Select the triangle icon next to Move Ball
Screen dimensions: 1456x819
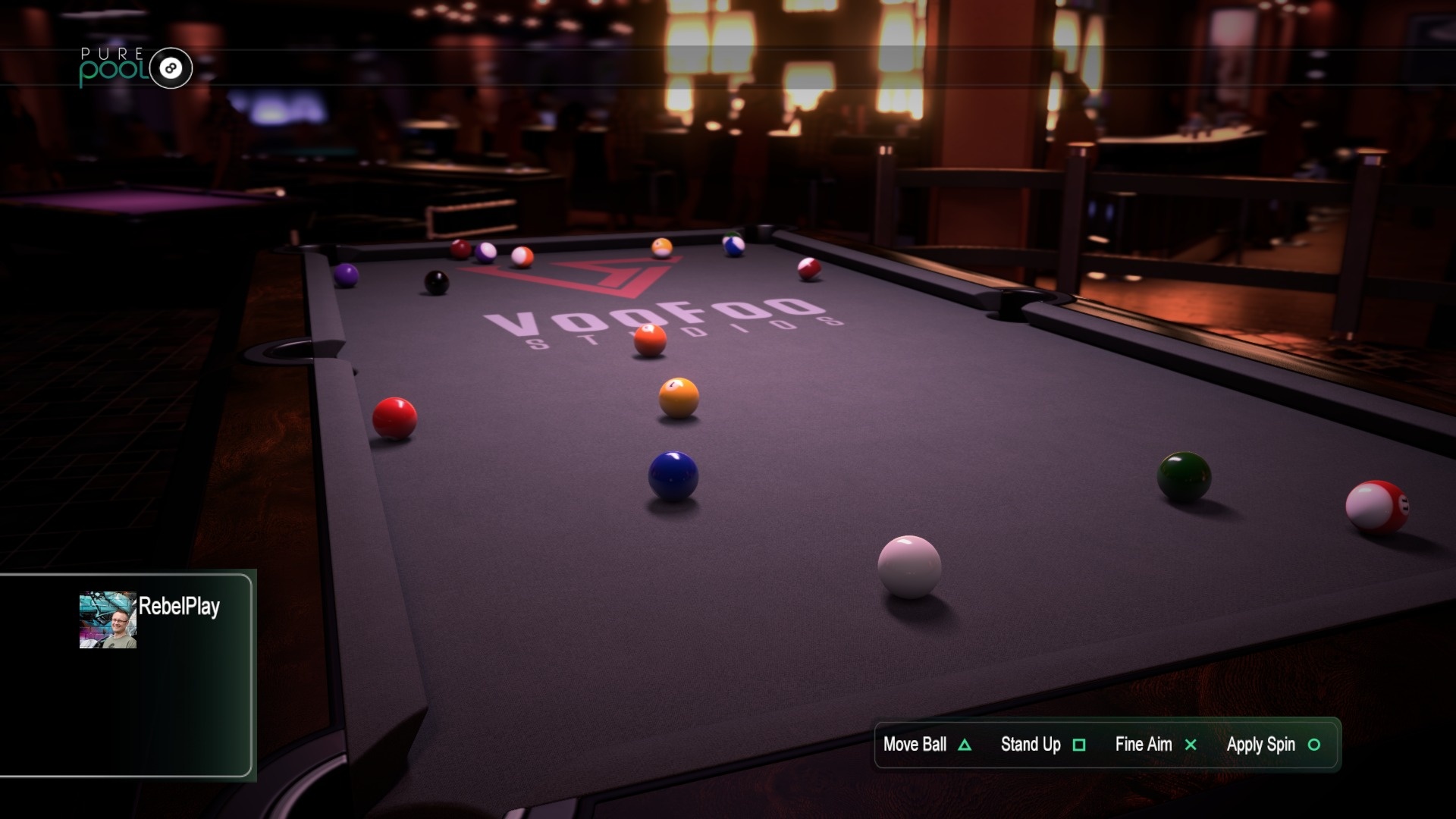click(x=965, y=745)
